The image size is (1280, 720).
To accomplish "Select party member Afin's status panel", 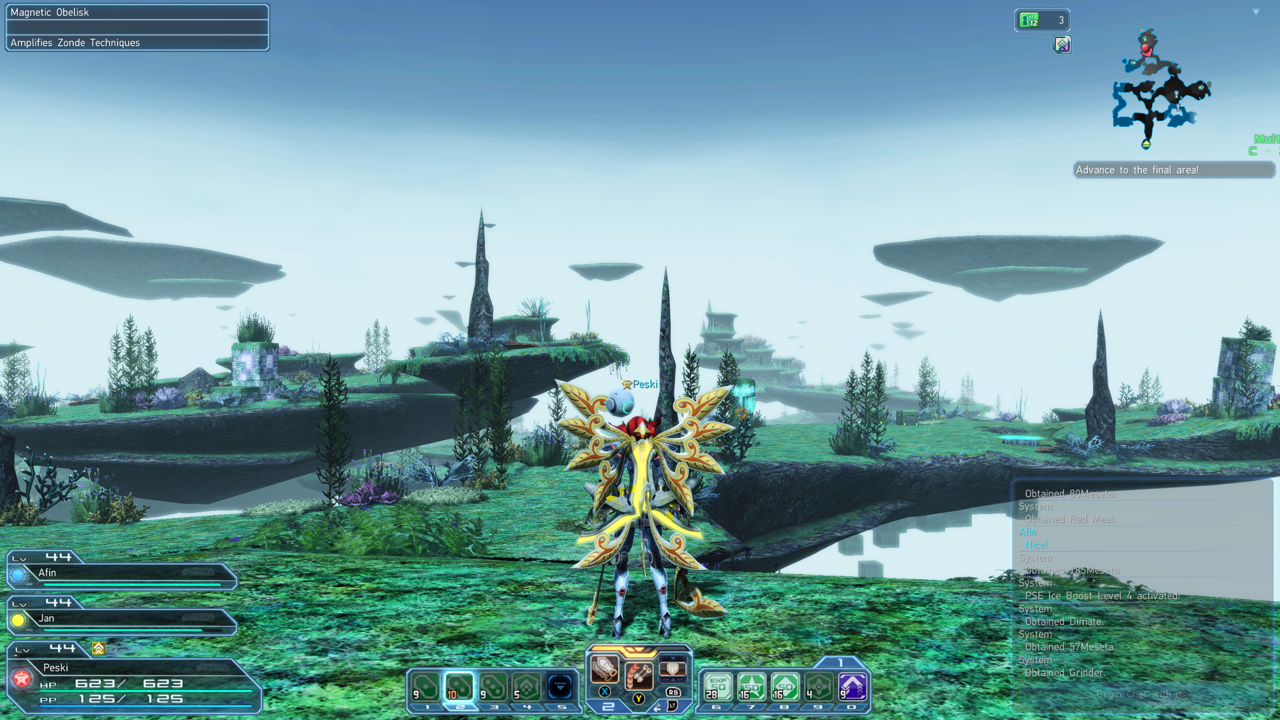I will coord(121,575).
